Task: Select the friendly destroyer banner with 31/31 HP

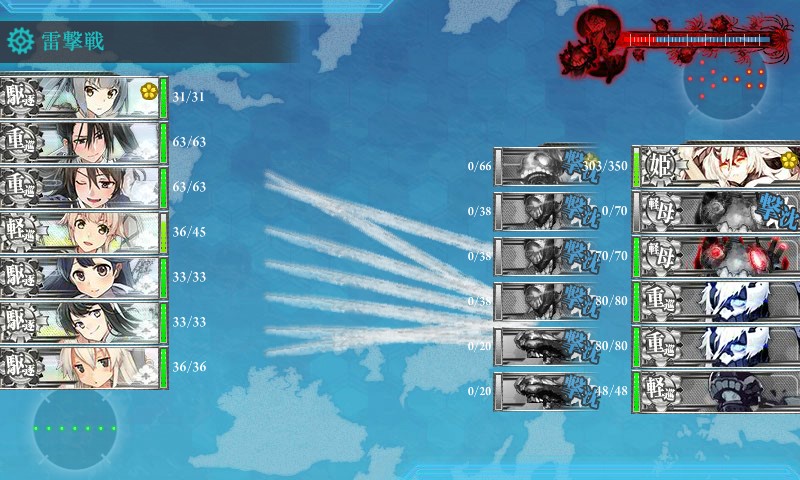Action: 80,97
